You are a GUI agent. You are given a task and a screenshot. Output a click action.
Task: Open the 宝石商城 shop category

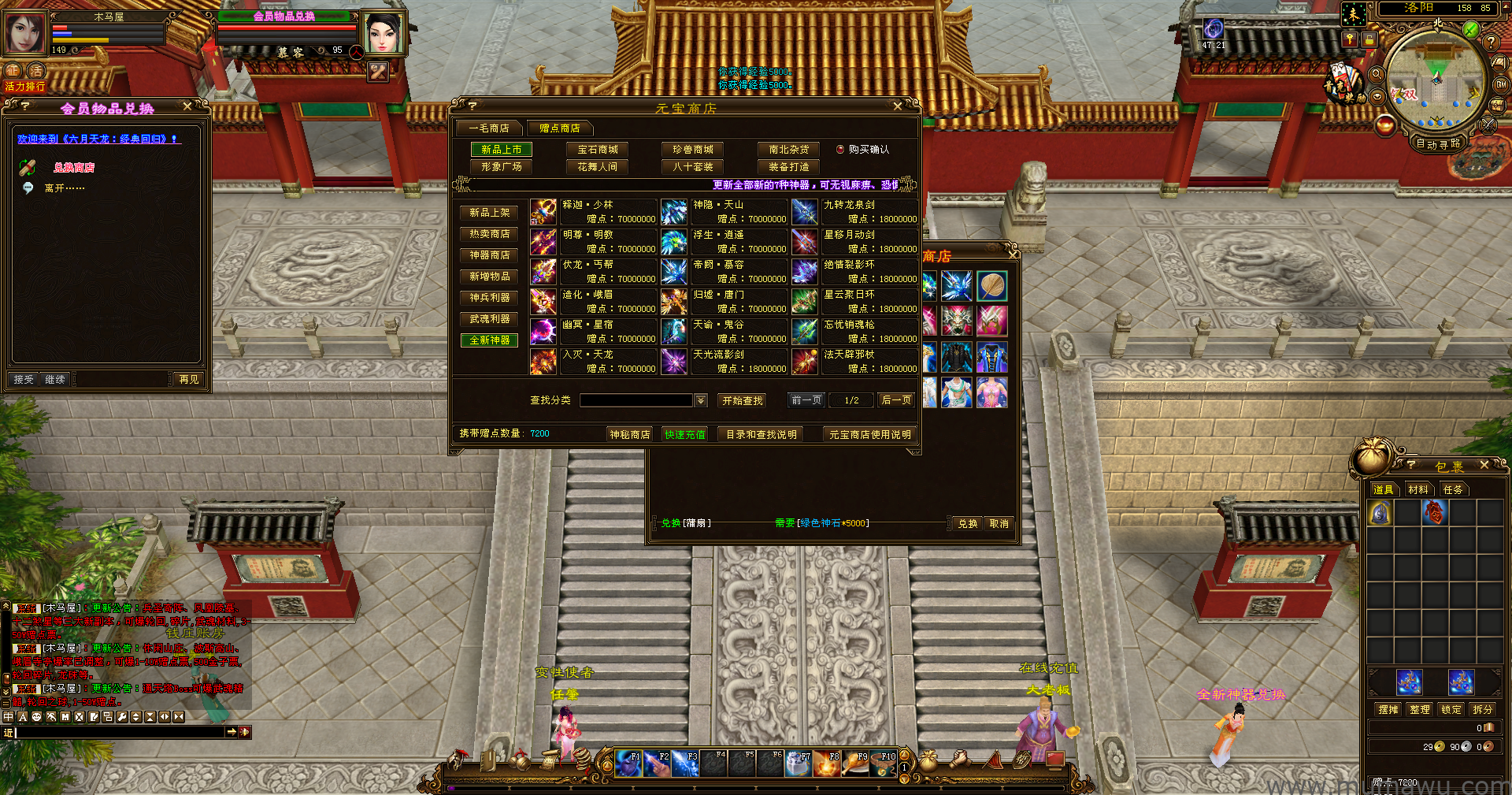[x=598, y=150]
